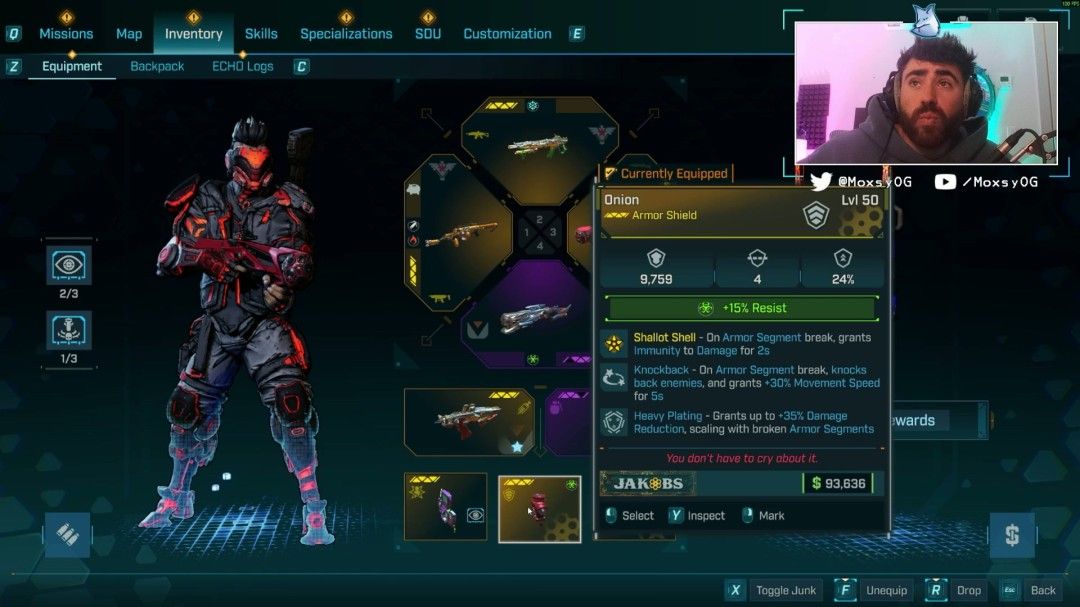Open the SDU tab
1080x607 pixels.
pyautogui.click(x=428, y=33)
